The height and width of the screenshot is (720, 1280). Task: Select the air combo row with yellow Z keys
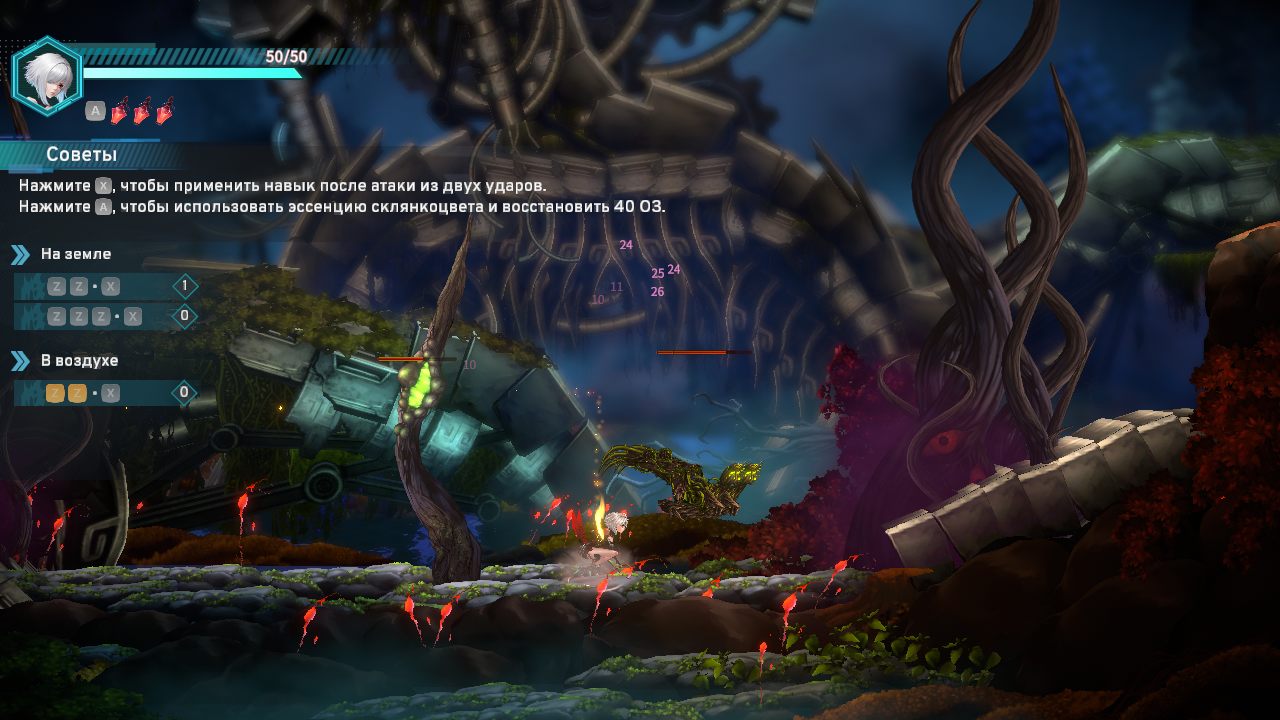(105, 393)
